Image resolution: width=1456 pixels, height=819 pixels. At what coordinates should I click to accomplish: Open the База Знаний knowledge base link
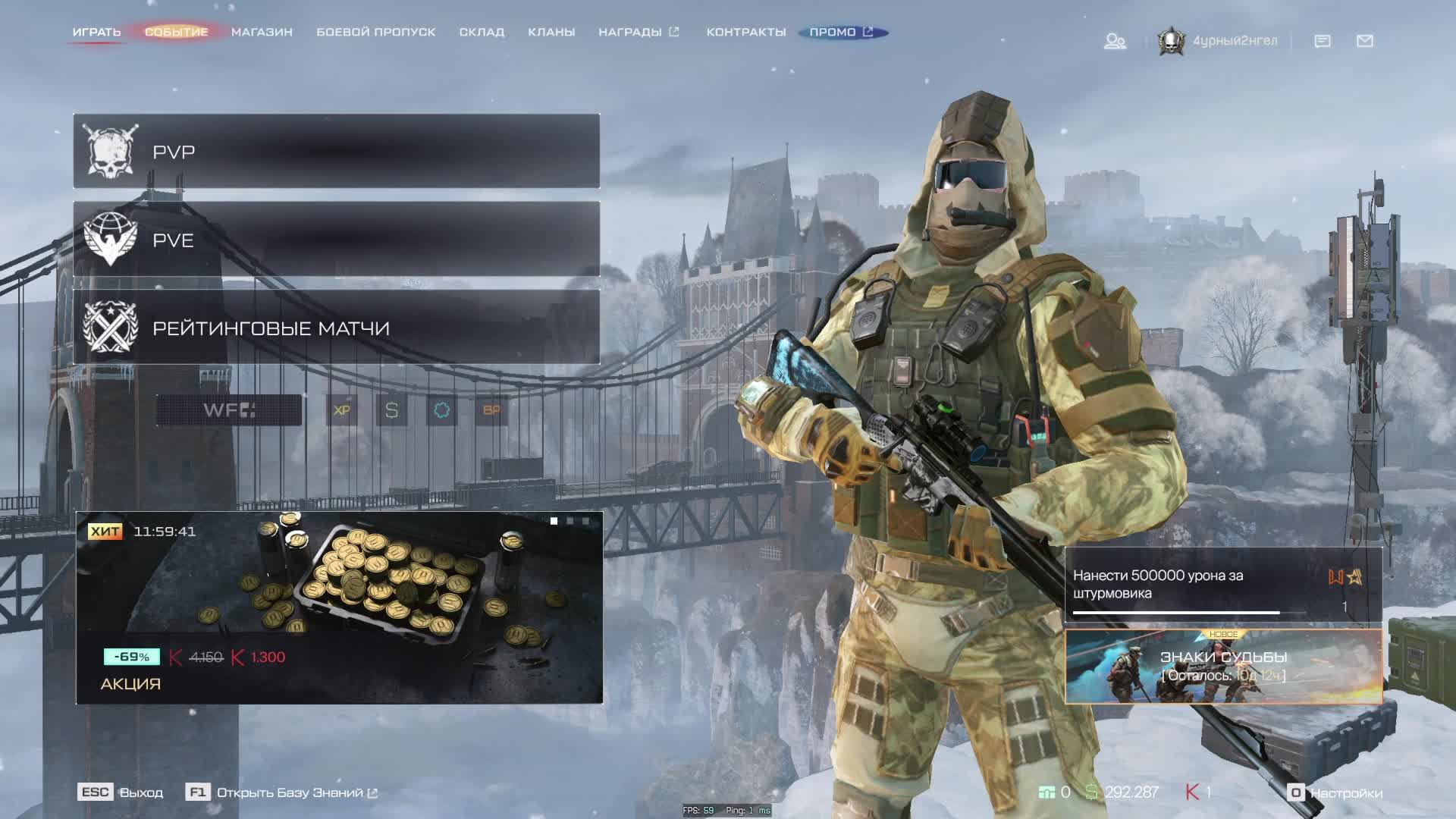289,792
